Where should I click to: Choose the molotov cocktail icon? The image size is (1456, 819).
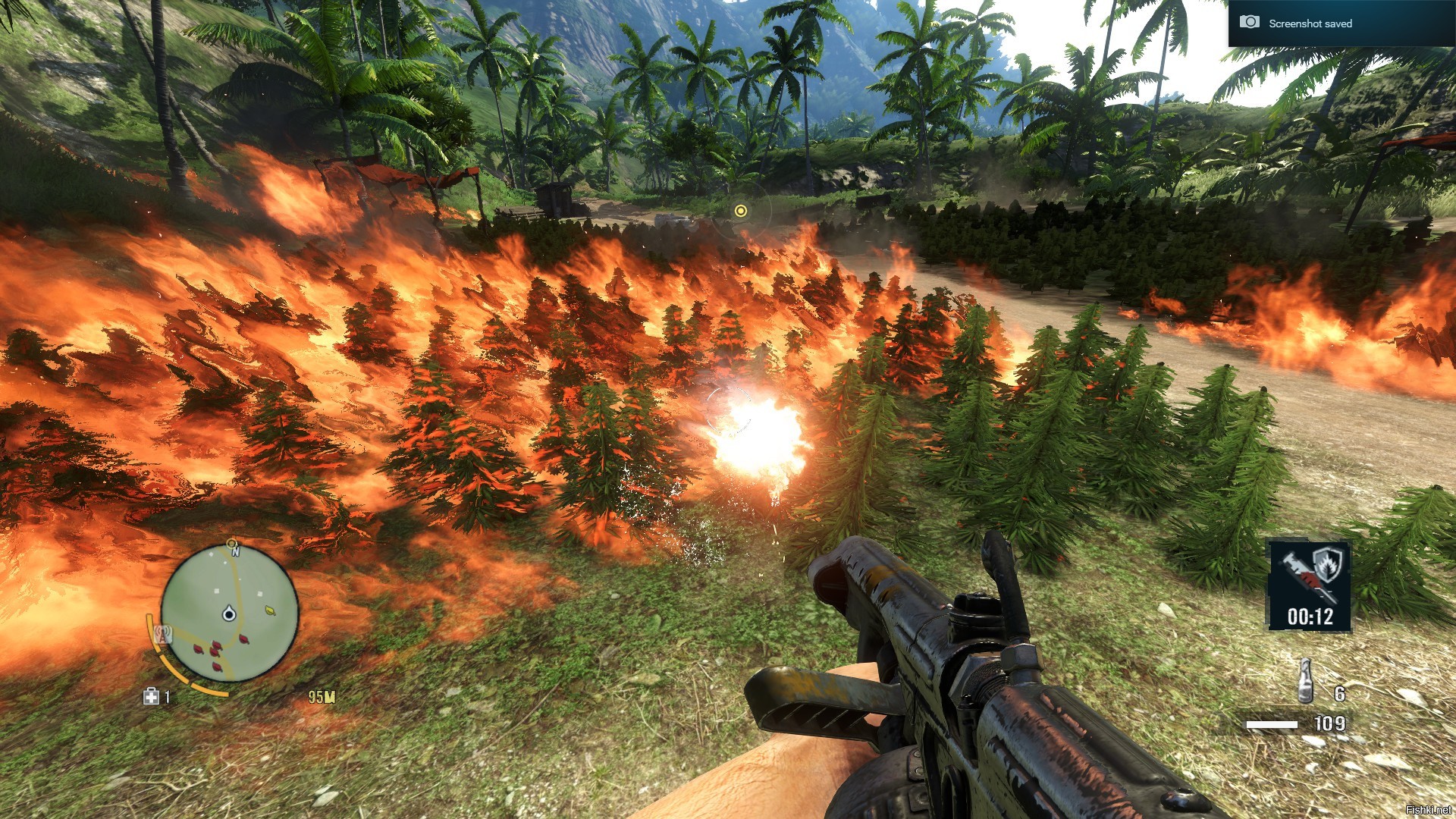1305,681
